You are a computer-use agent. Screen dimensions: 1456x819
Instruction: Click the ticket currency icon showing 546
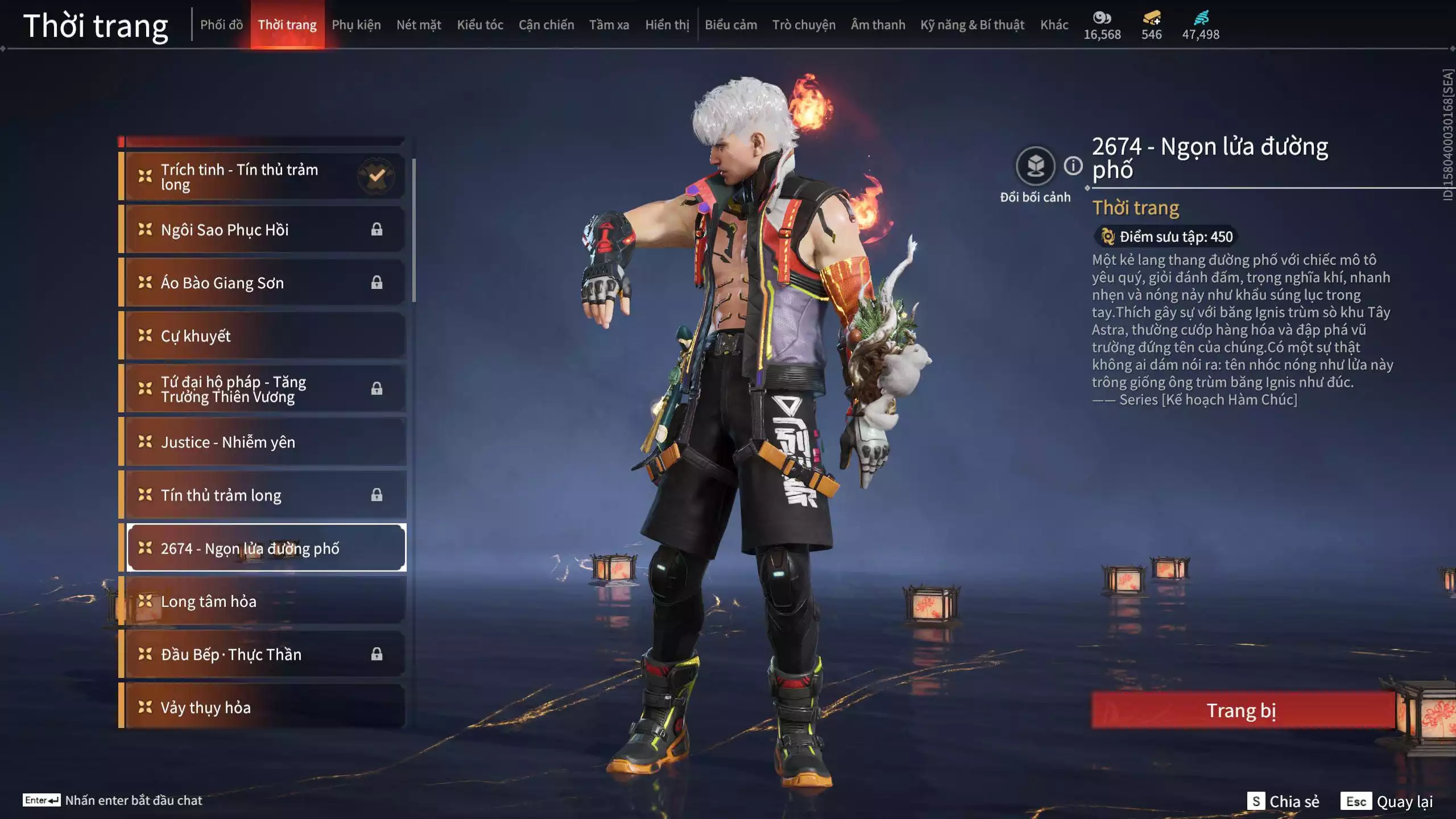(1151, 18)
